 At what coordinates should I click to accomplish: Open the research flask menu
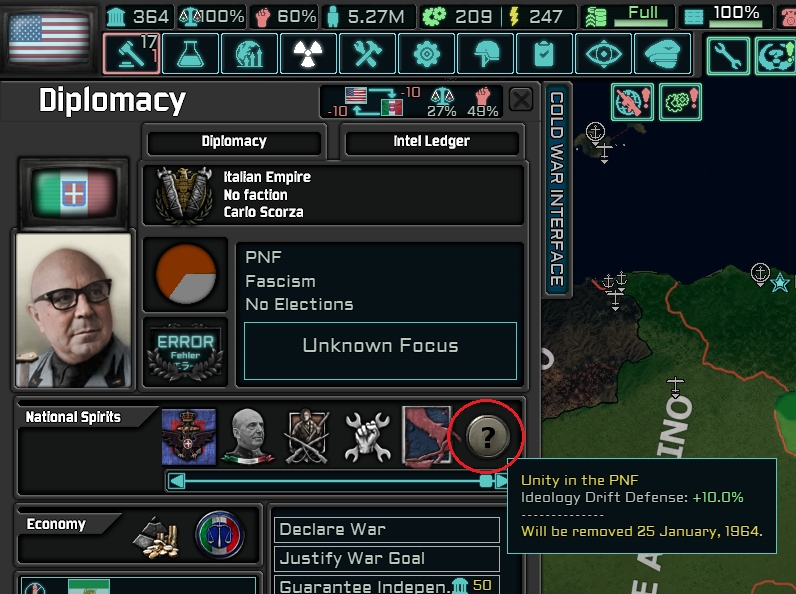tap(190, 54)
